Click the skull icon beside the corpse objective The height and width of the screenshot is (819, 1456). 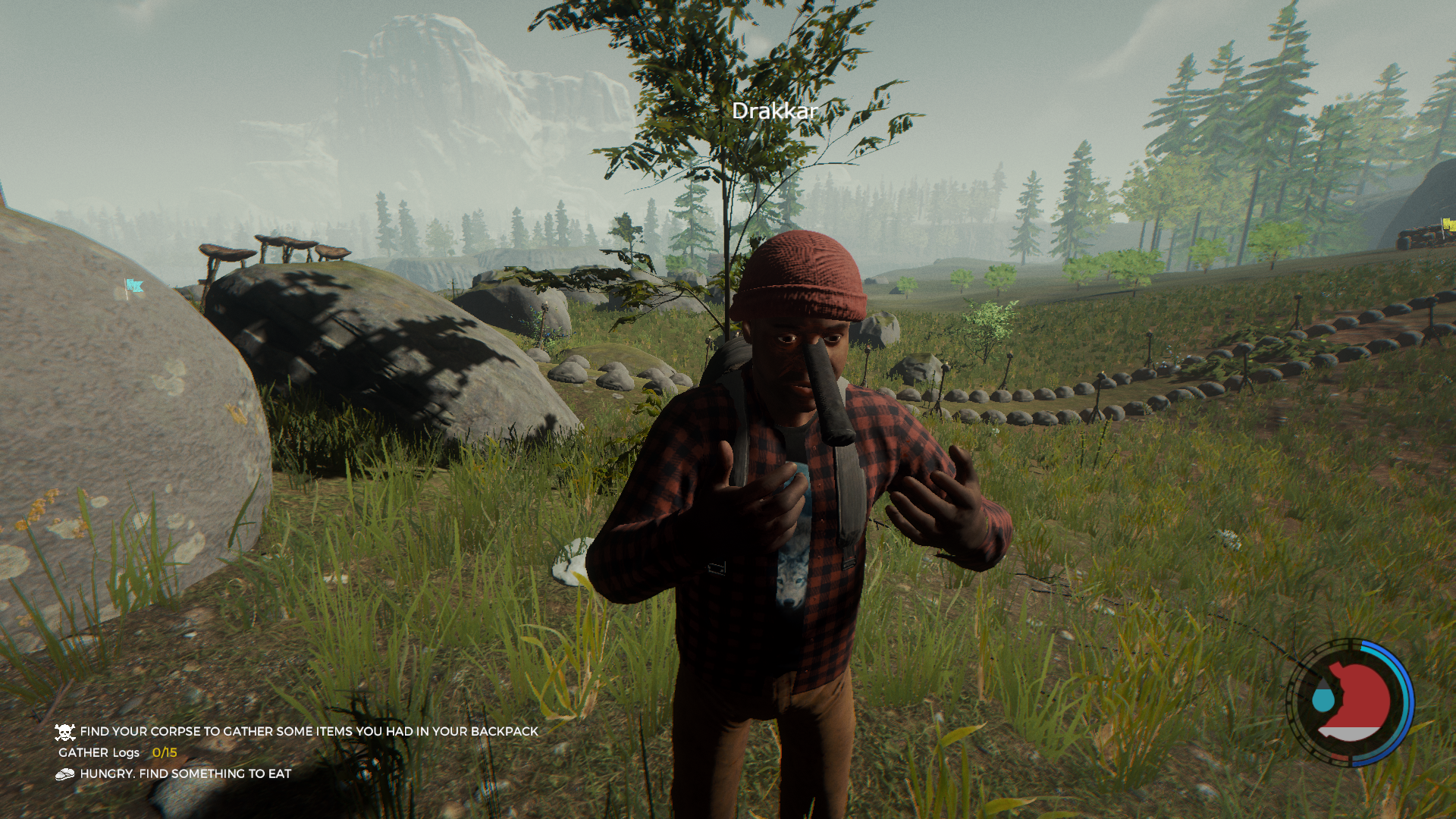tap(65, 732)
